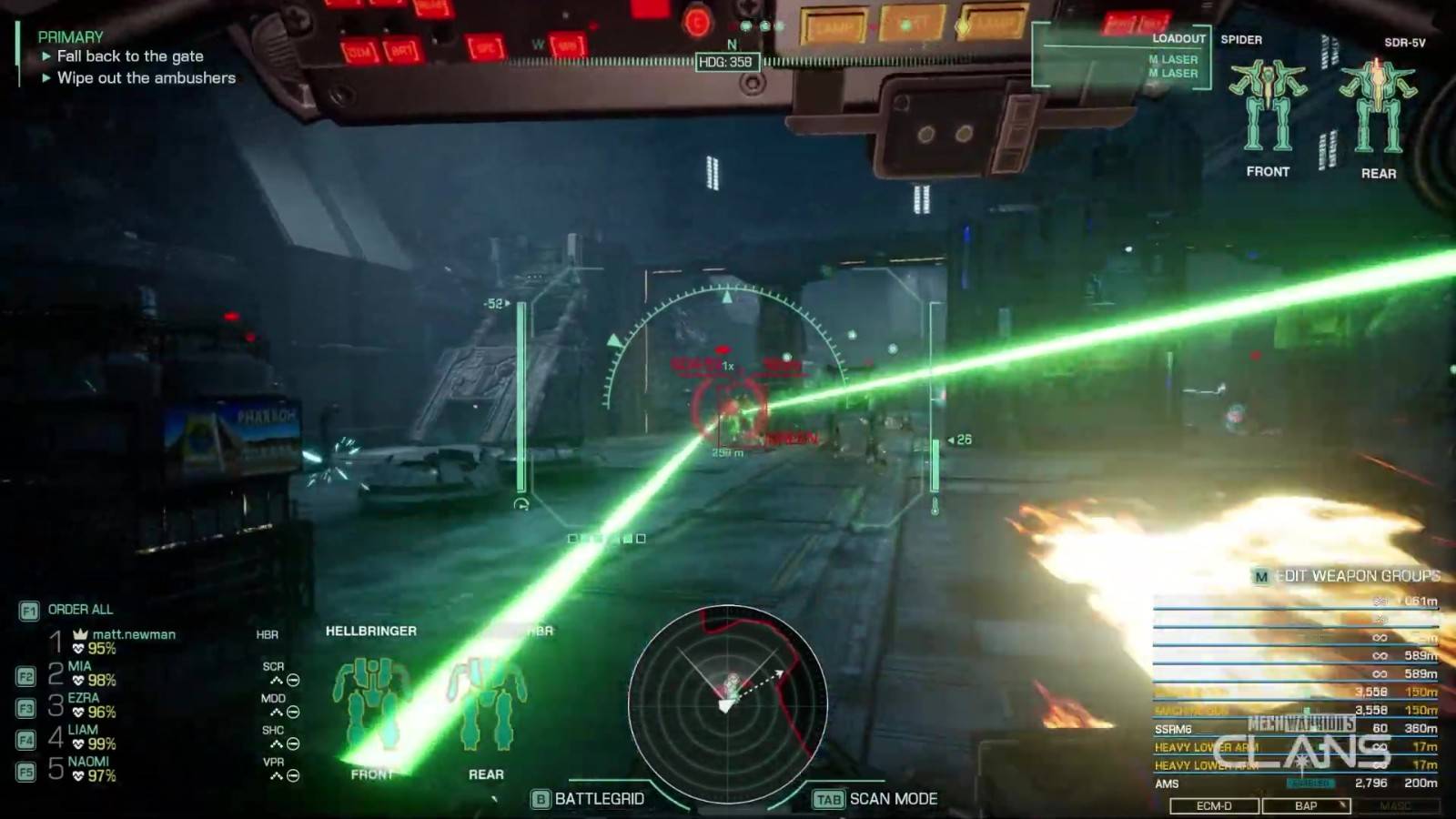Viewport: 1456px width, 819px height.
Task: Select the SSRM6 weapon row
Action: point(1294,729)
